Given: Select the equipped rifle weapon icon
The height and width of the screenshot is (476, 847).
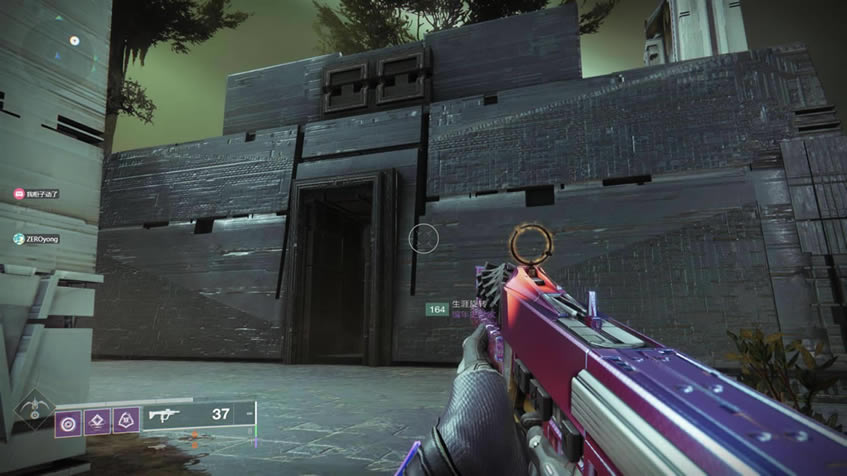Looking at the screenshot, I should pyautogui.click(x=160, y=413).
